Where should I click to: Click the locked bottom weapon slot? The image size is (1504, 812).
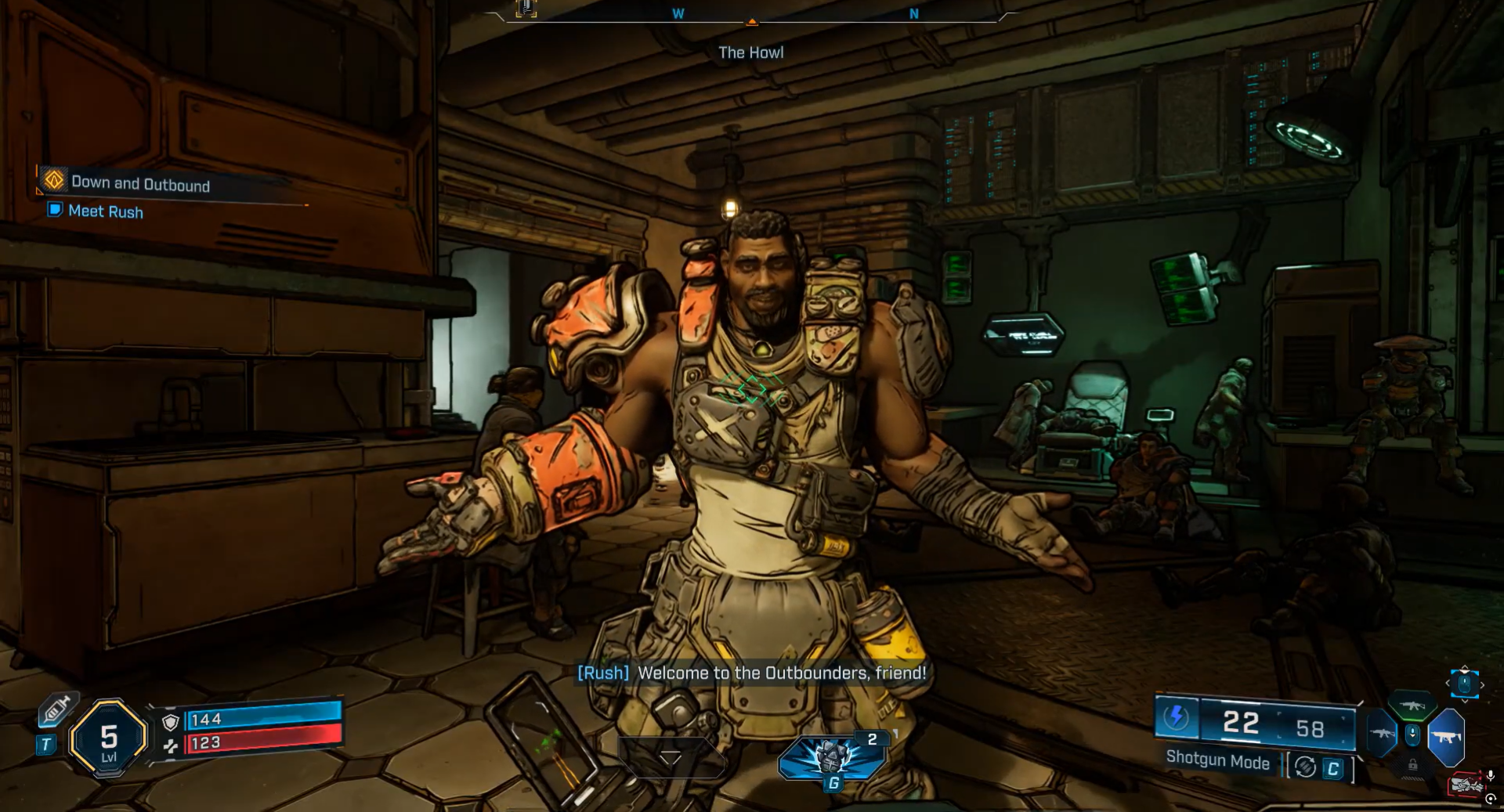point(1412,765)
